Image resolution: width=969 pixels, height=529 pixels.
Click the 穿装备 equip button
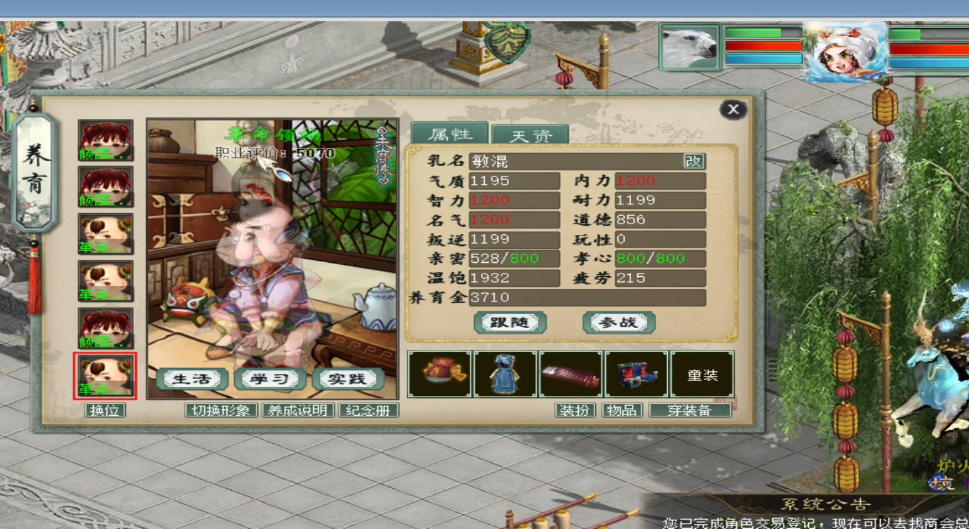pyautogui.click(x=690, y=410)
